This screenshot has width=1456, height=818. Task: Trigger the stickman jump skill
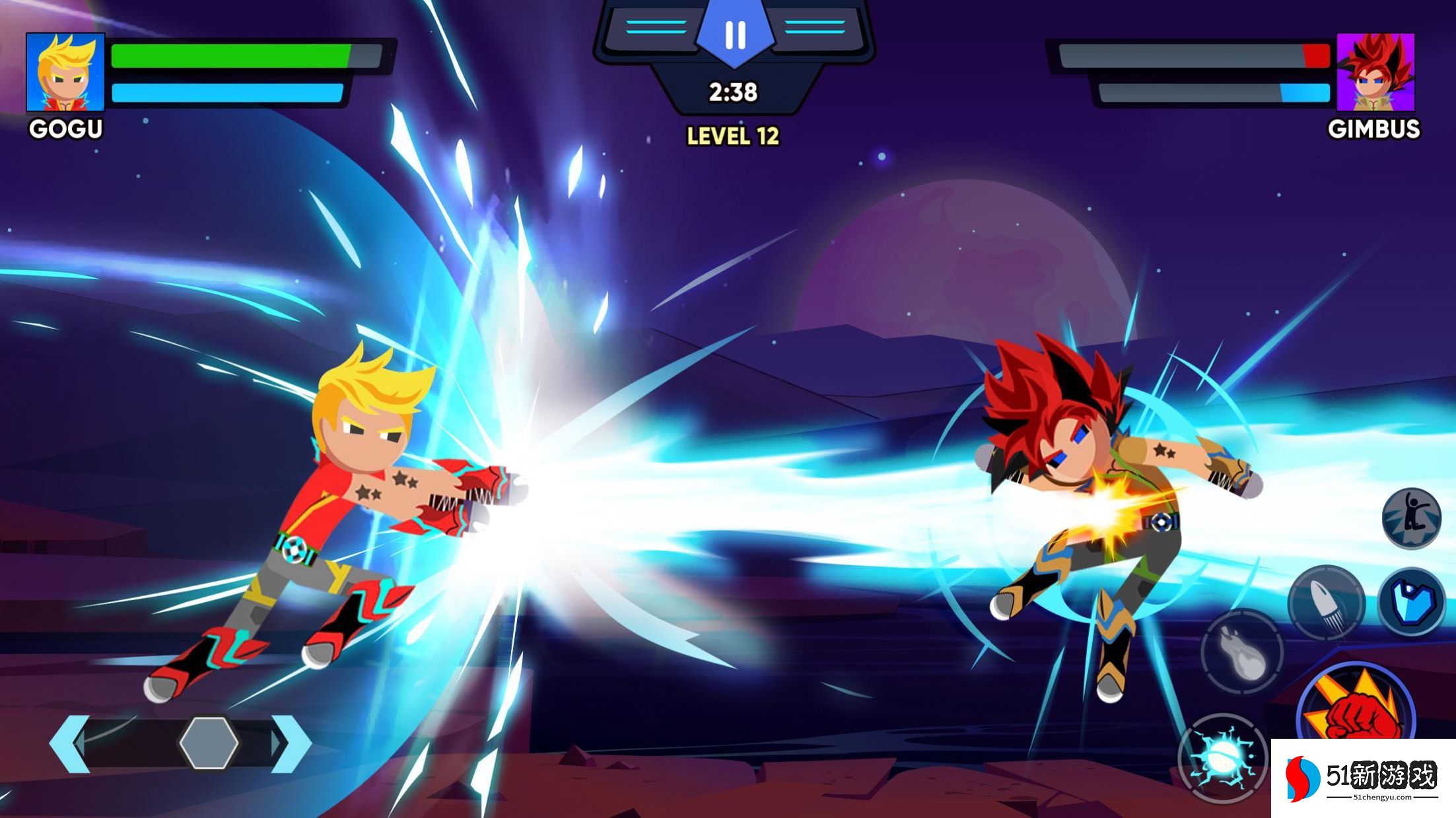coord(1412,518)
